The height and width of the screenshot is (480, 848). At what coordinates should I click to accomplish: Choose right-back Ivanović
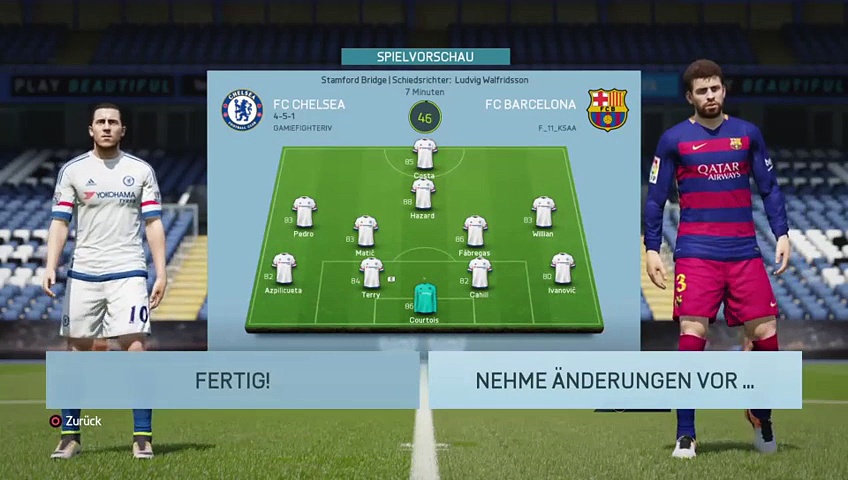(562, 268)
